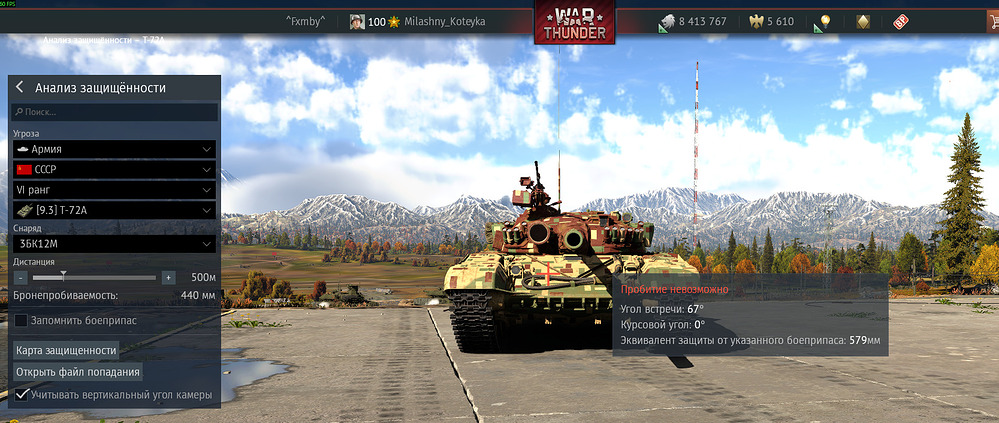This screenshot has width=999, height=423.
Task: Expand the VI ранг rank dropdown
Action: tap(115, 189)
